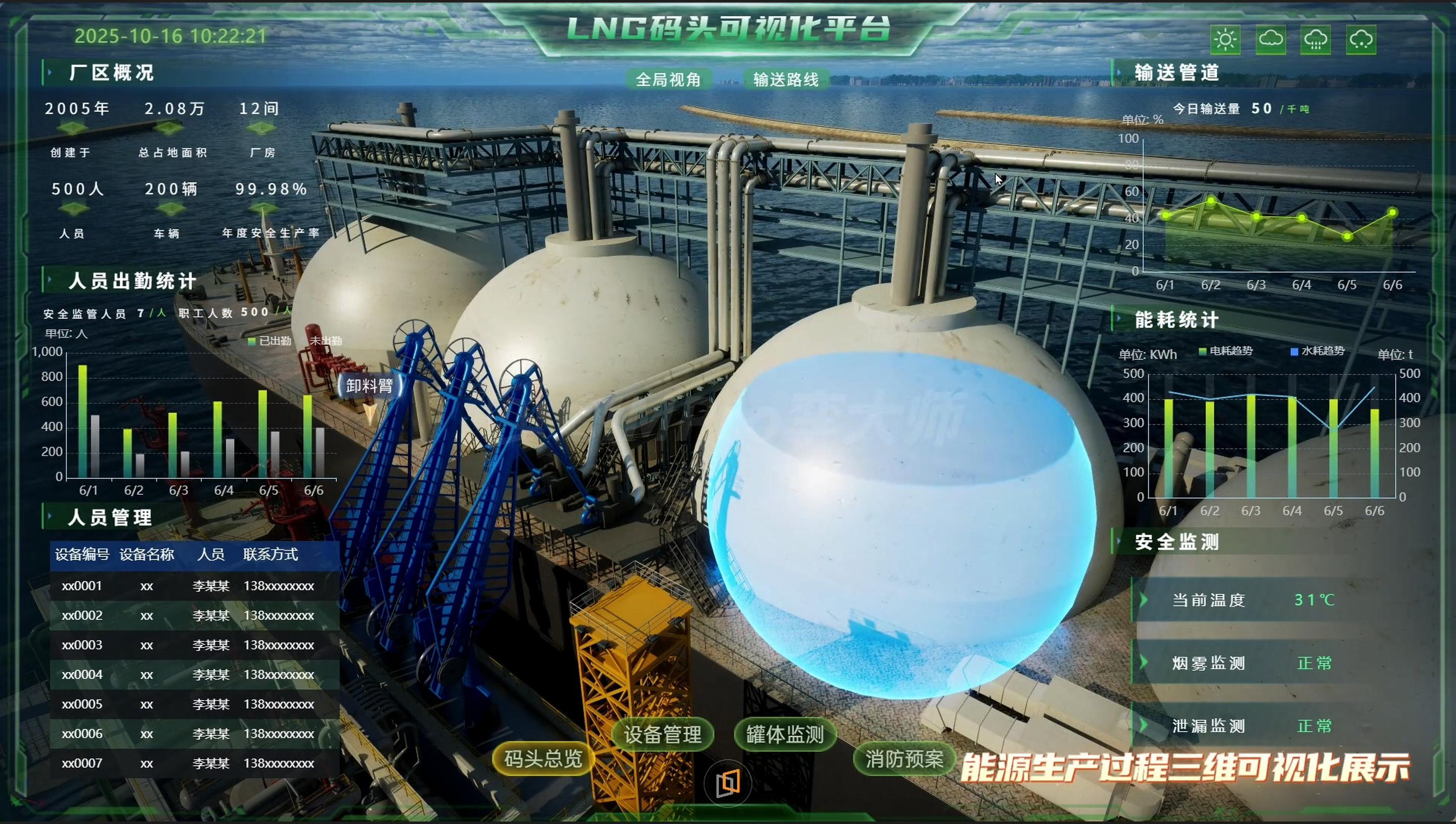Open the 码头总览 dock overview

pyautogui.click(x=542, y=758)
